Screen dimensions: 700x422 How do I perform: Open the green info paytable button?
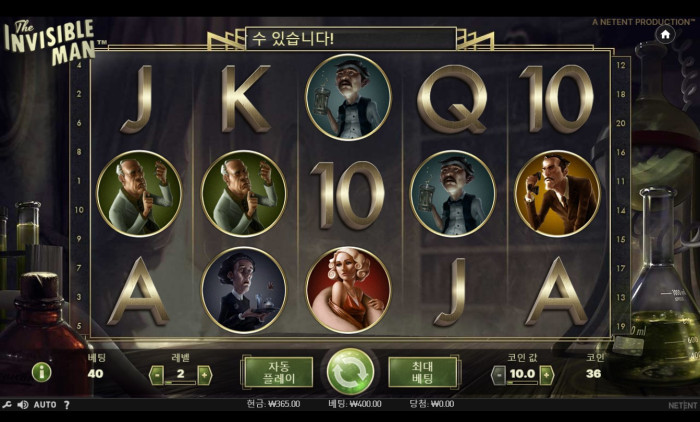pyautogui.click(x=41, y=372)
